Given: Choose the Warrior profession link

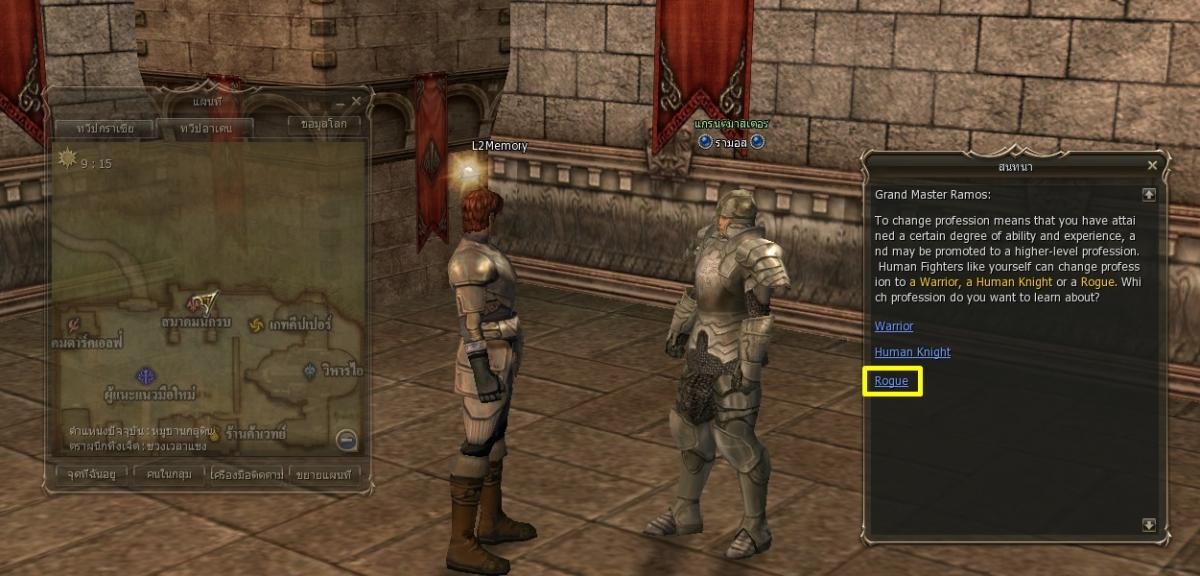Looking at the screenshot, I should tap(893, 326).
